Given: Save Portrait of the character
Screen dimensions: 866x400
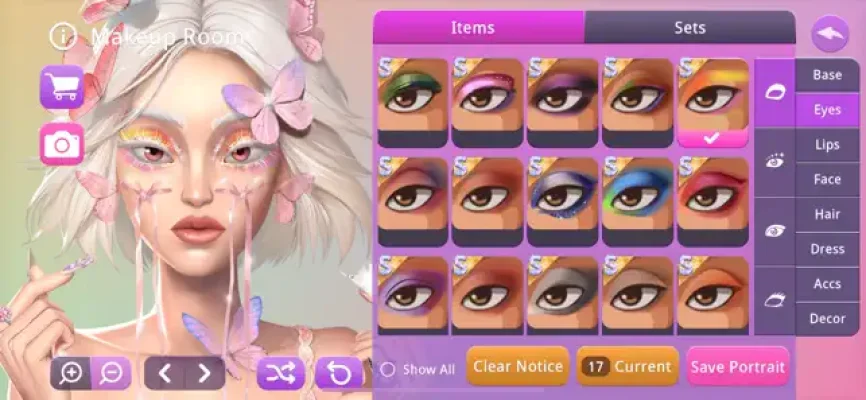Looking at the screenshot, I should click(x=738, y=367).
